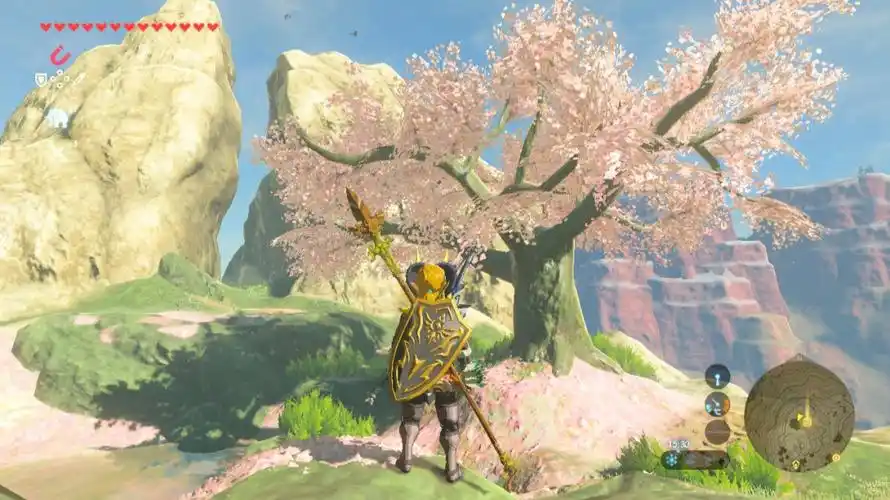Click the Sheikah Sensor icon above the gauges
The image size is (890, 500).
(x=717, y=376)
